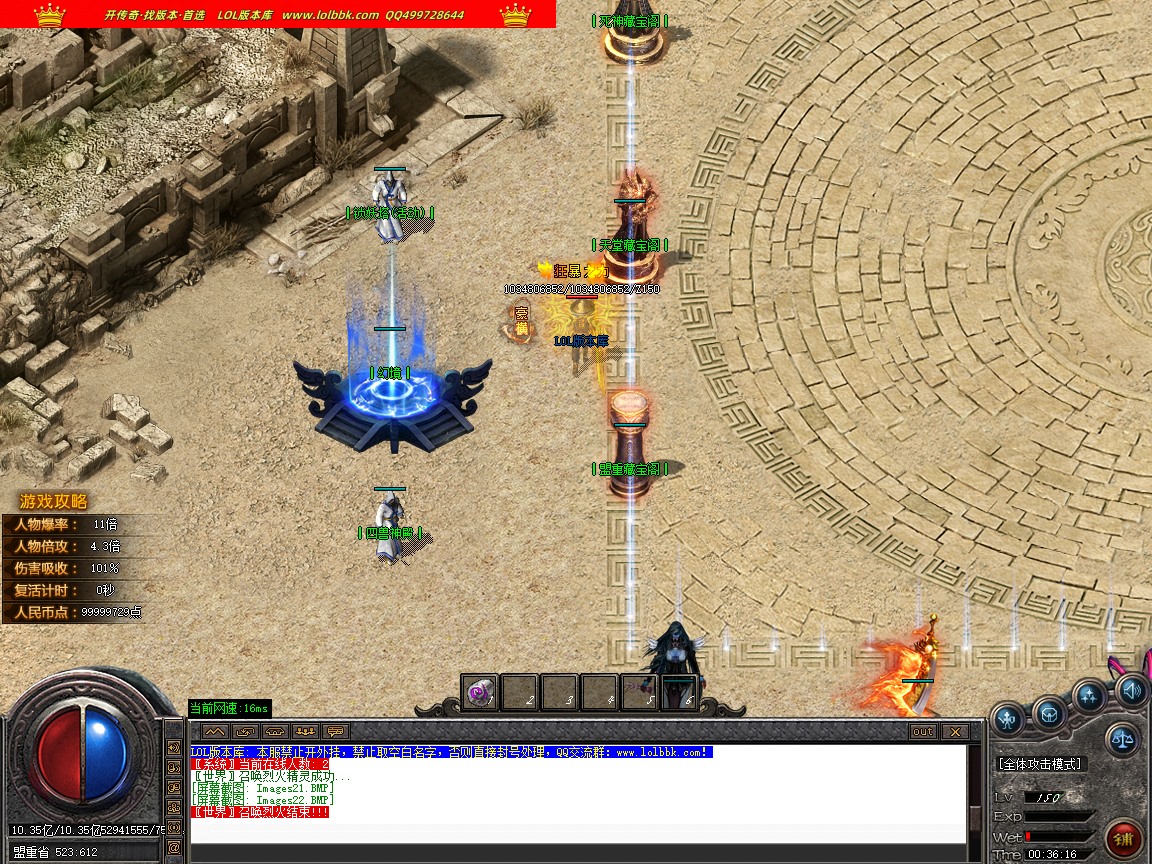Open the skills panel with three stars
Viewport: 1152px width, 864px height.
pyautogui.click(x=1089, y=696)
